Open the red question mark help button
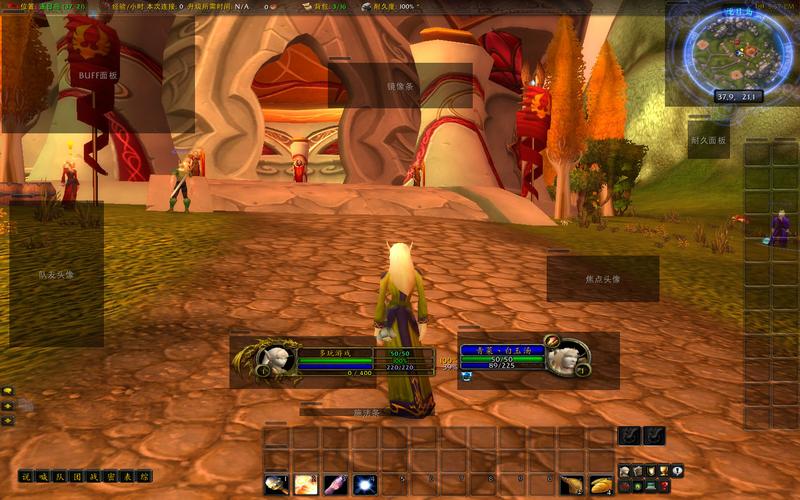Viewport: 800px width, 500px height. [663, 486]
